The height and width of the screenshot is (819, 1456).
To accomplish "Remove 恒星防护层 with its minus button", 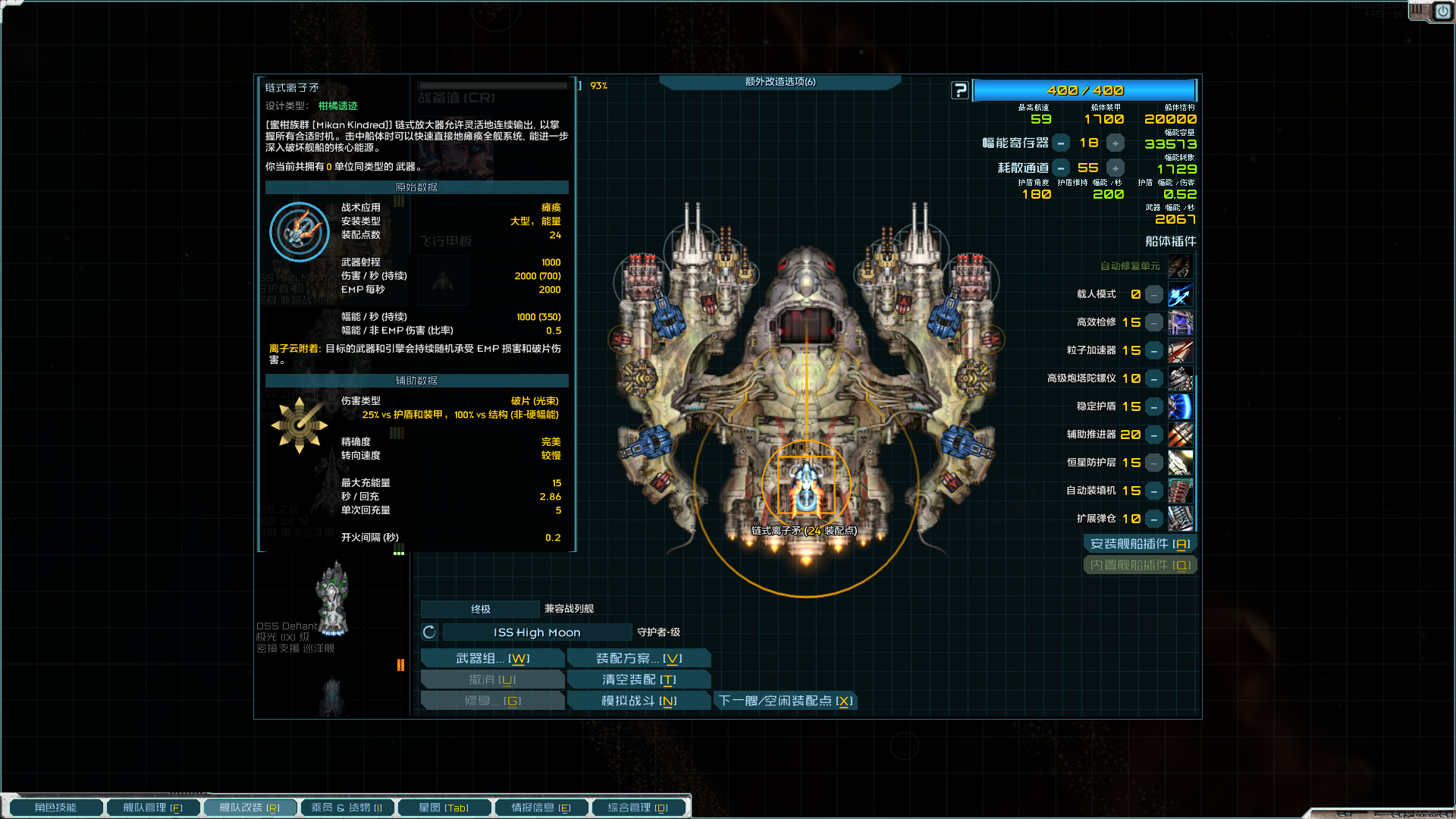I will coord(1153,463).
